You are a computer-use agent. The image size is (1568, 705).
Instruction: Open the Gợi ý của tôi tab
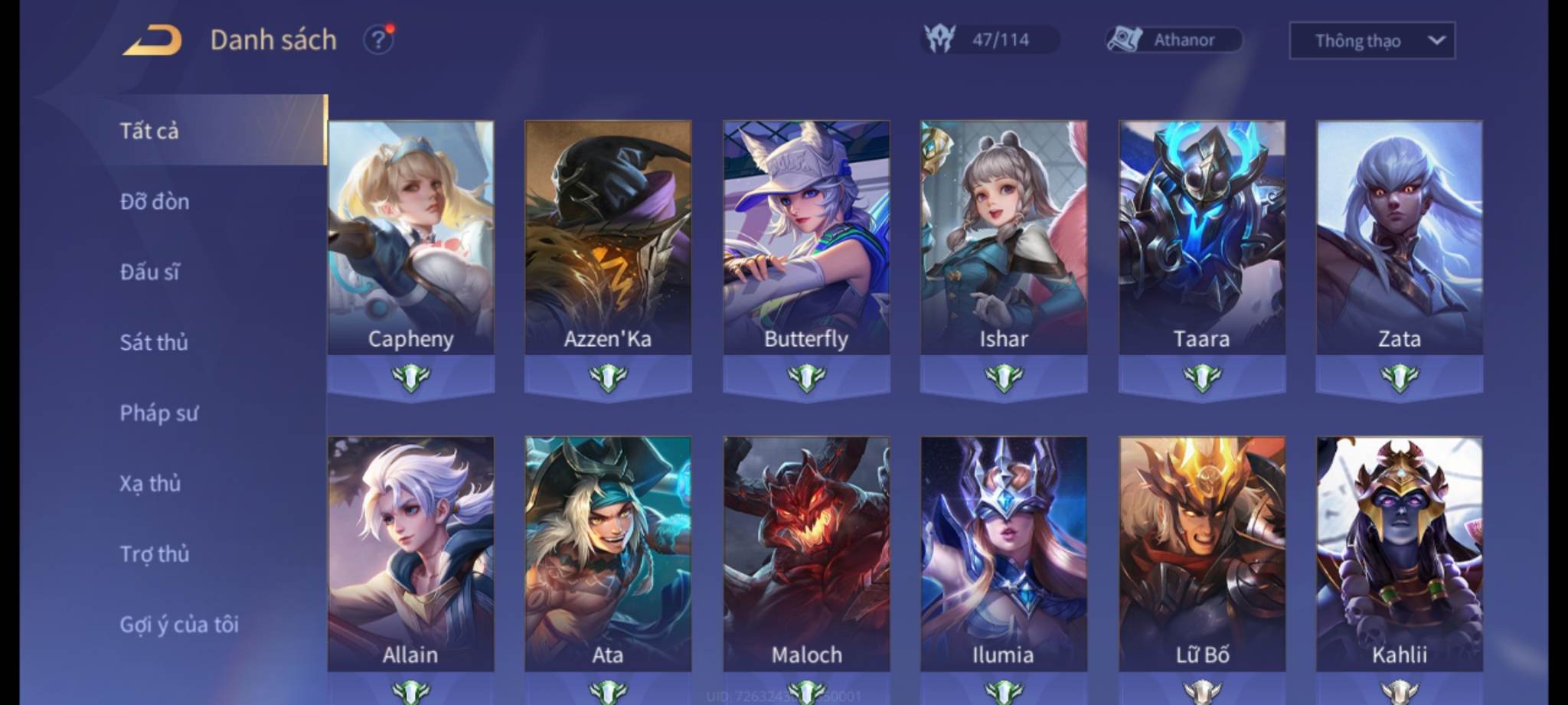coord(179,625)
